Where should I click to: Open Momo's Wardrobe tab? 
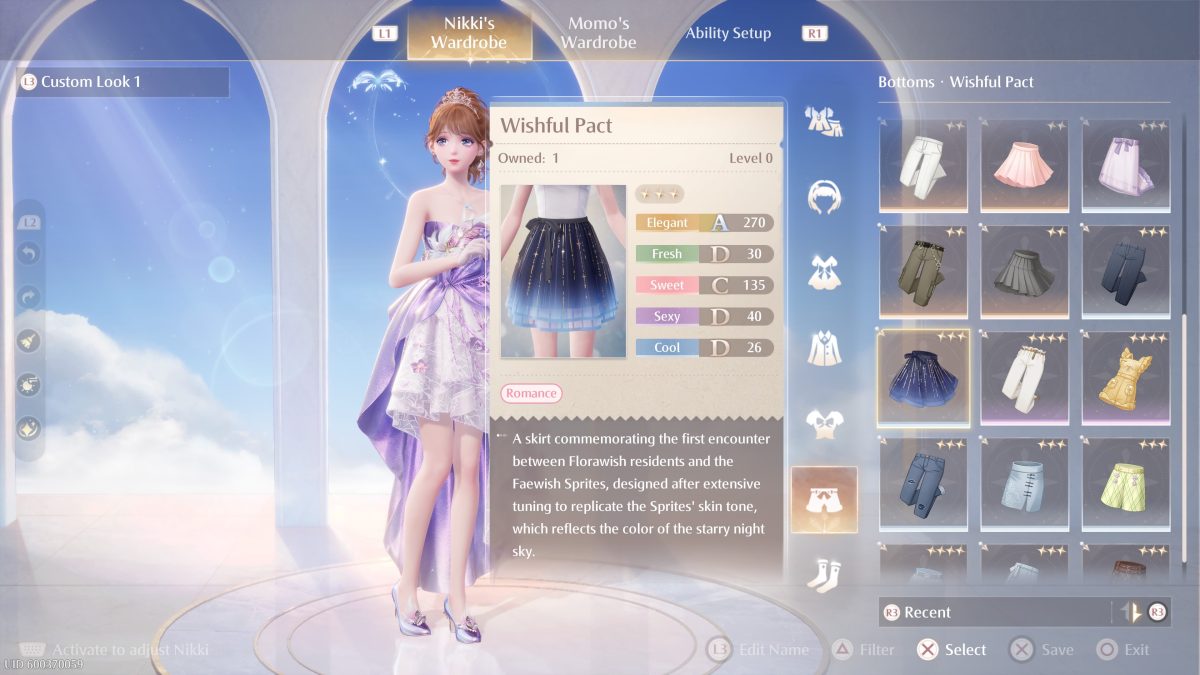[598, 33]
